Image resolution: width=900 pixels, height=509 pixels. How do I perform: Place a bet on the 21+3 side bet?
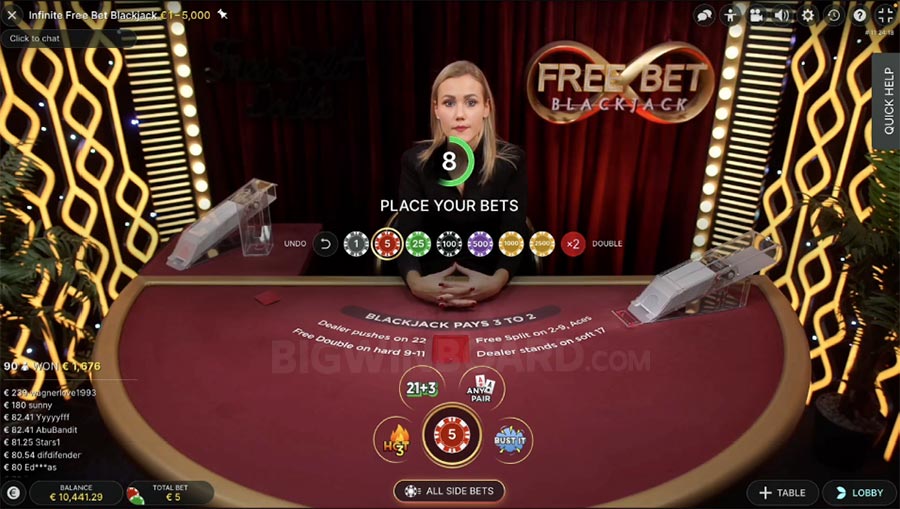pos(421,388)
